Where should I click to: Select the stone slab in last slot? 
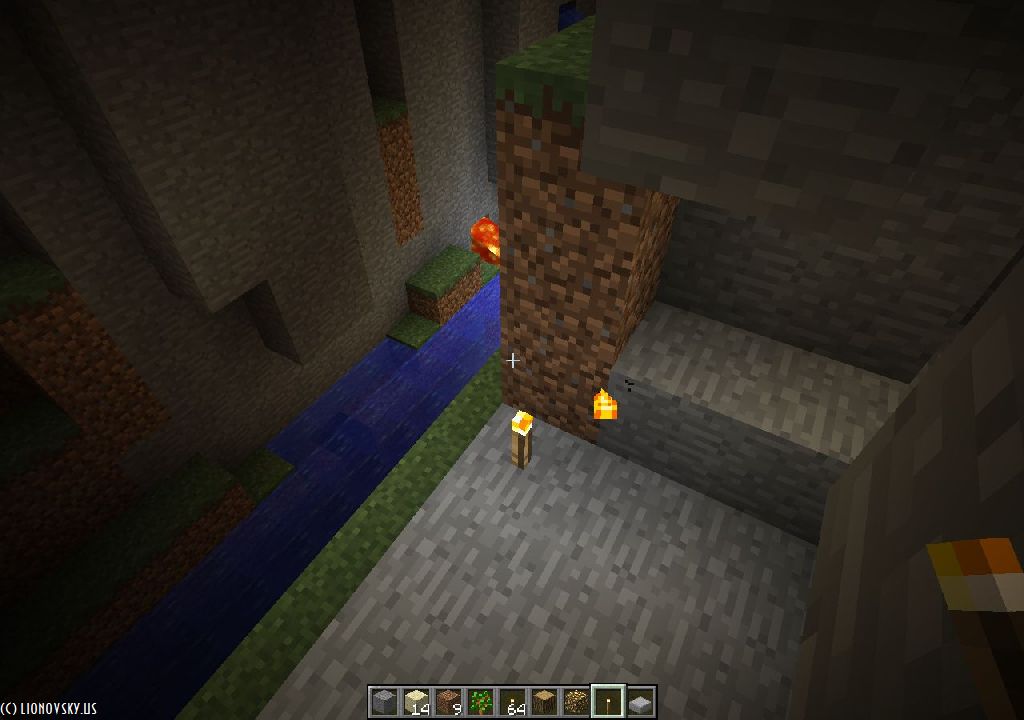click(639, 702)
